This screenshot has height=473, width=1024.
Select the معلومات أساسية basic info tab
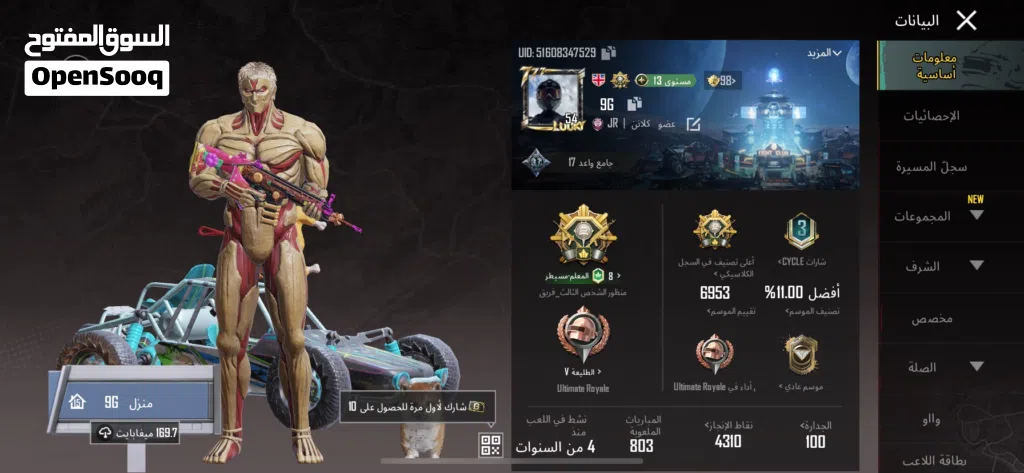point(934,66)
